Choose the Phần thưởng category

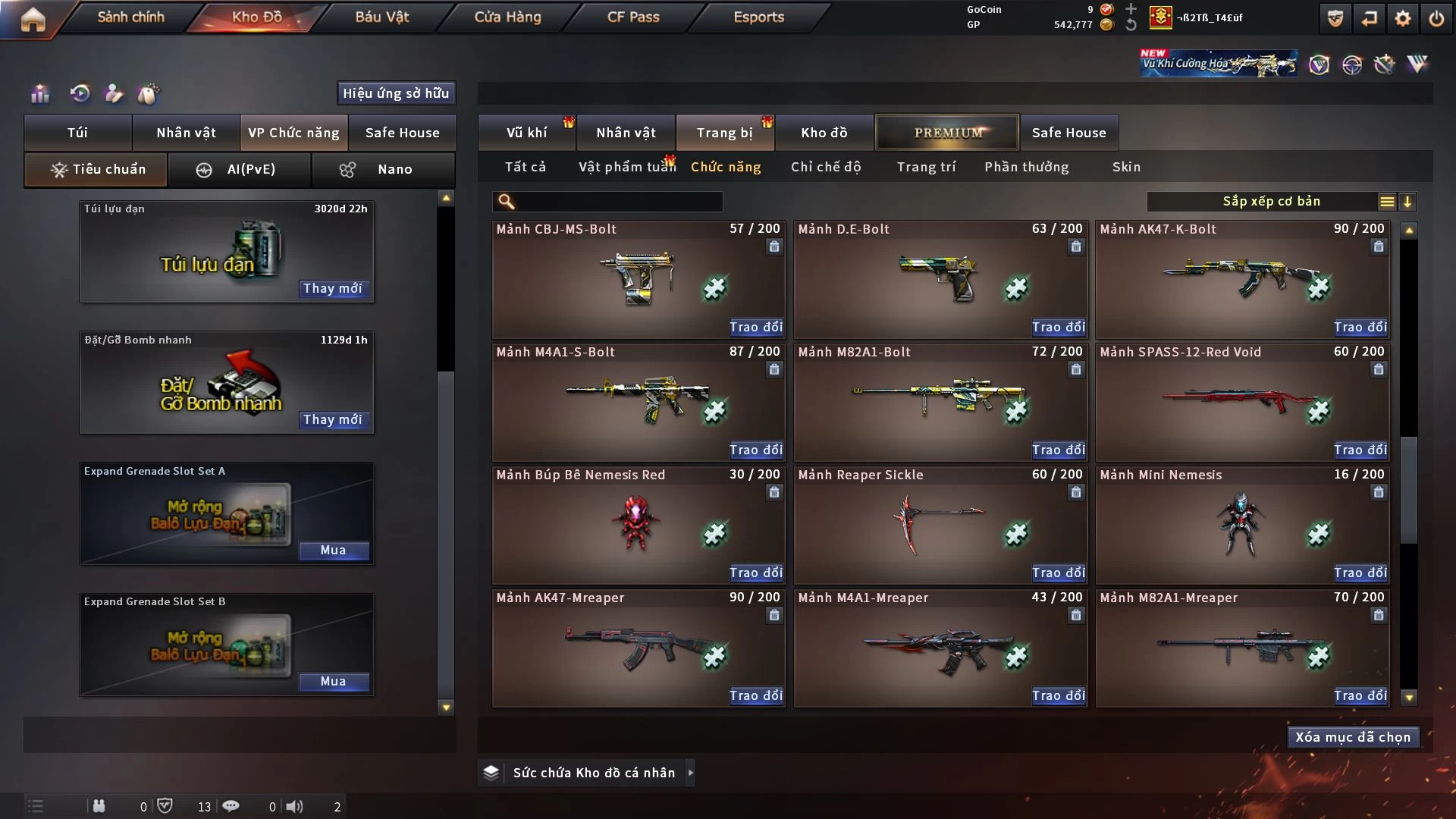tap(1026, 167)
